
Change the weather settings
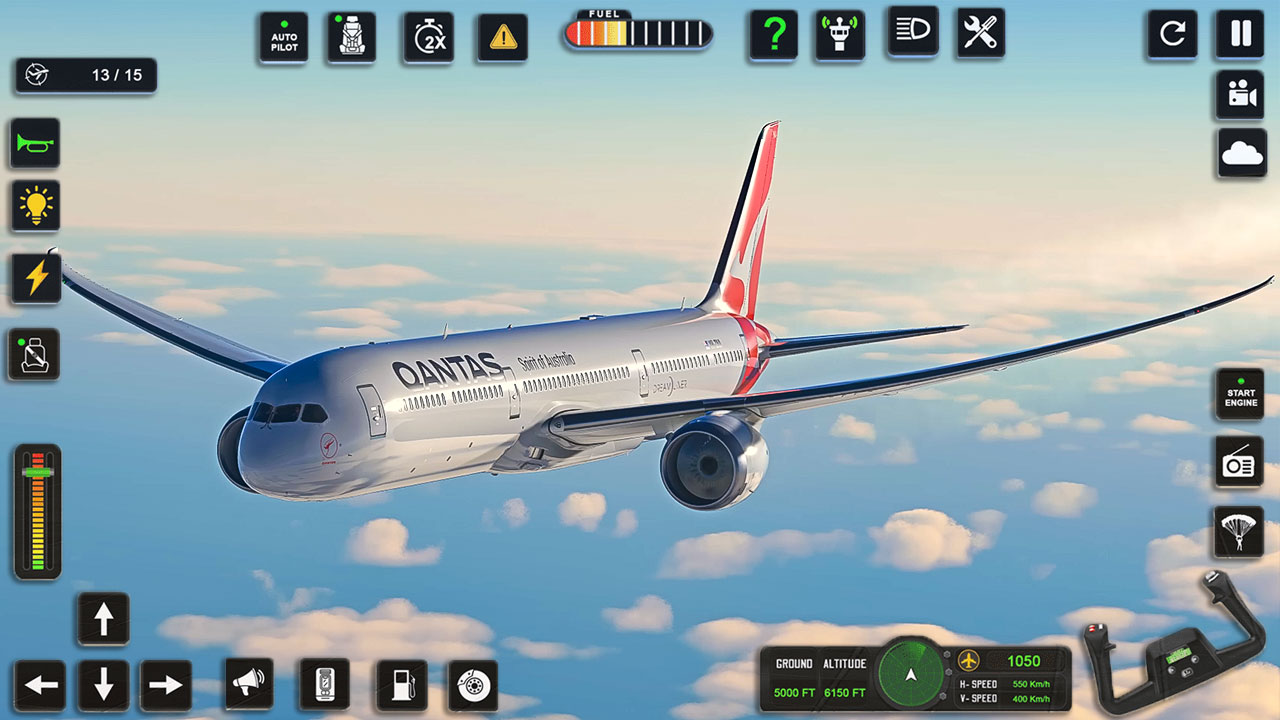(1240, 154)
